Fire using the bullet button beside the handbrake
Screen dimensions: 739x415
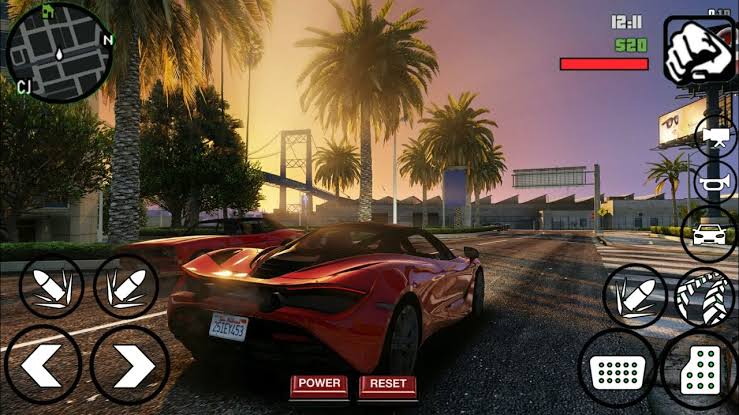(x=635, y=296)
